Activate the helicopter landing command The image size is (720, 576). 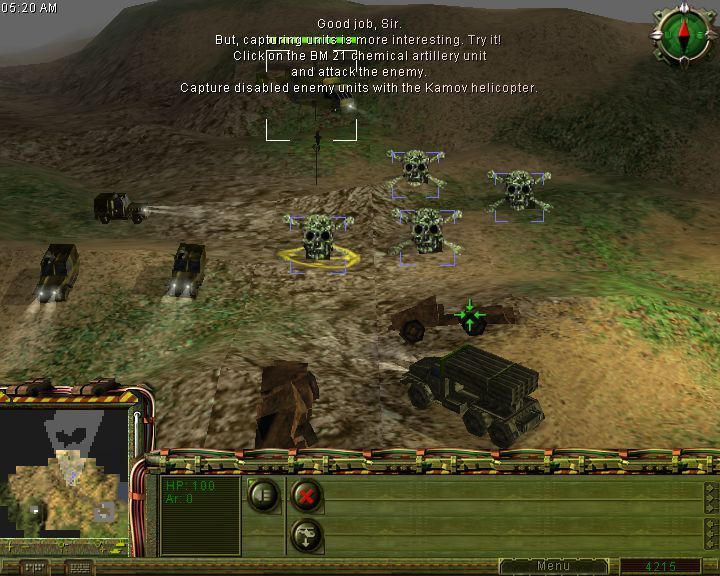[306, 534]
